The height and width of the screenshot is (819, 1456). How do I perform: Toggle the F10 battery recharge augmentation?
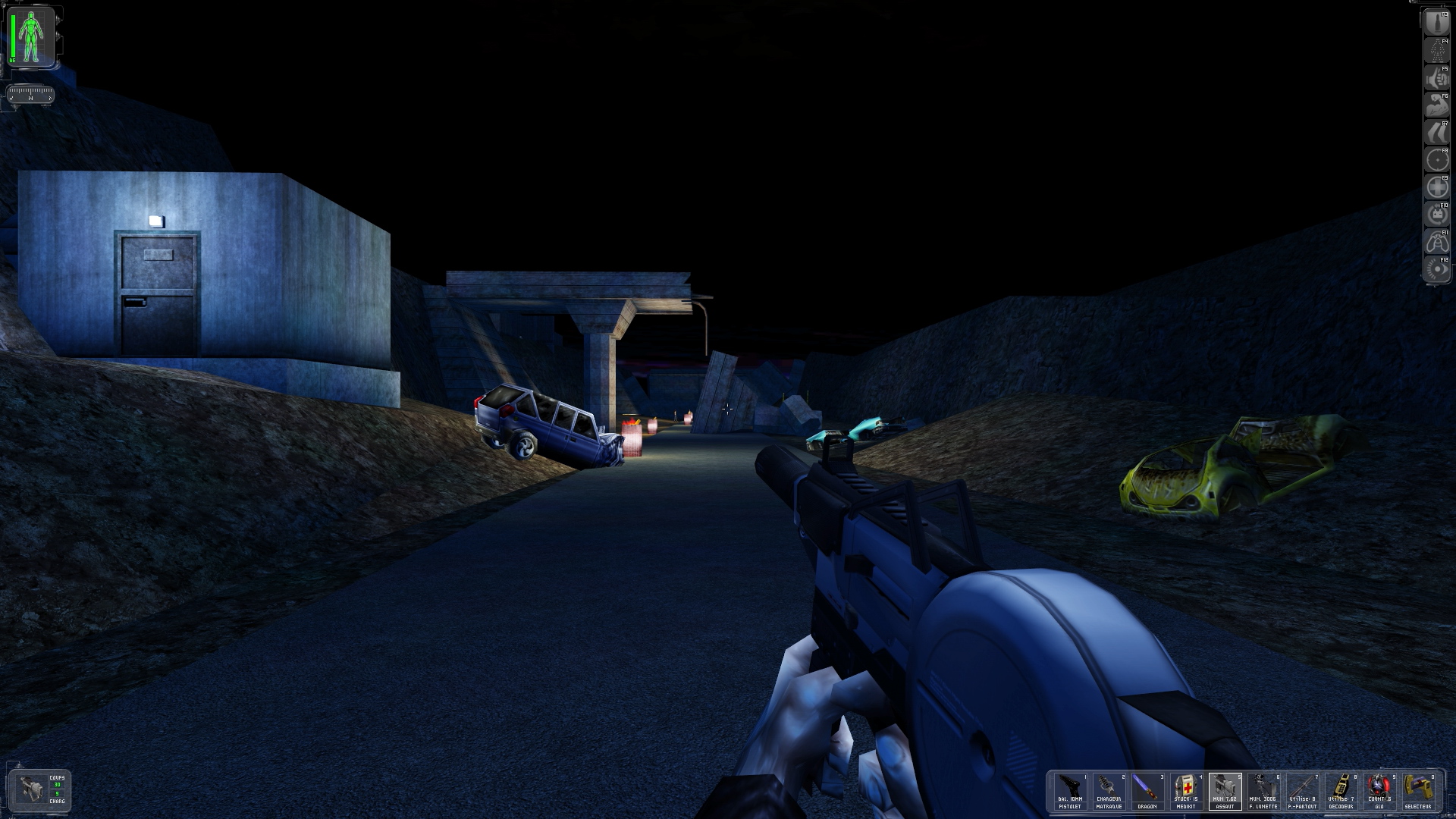tap(1437, 215)
